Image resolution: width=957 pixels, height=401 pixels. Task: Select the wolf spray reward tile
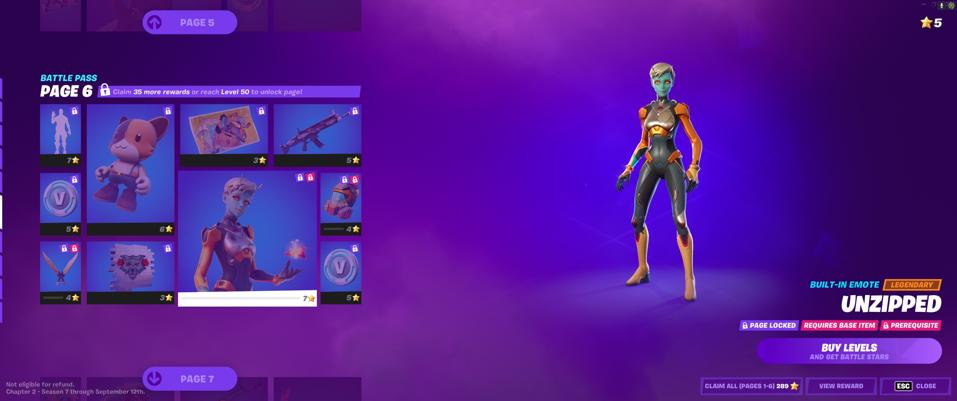tap(130, 271)
